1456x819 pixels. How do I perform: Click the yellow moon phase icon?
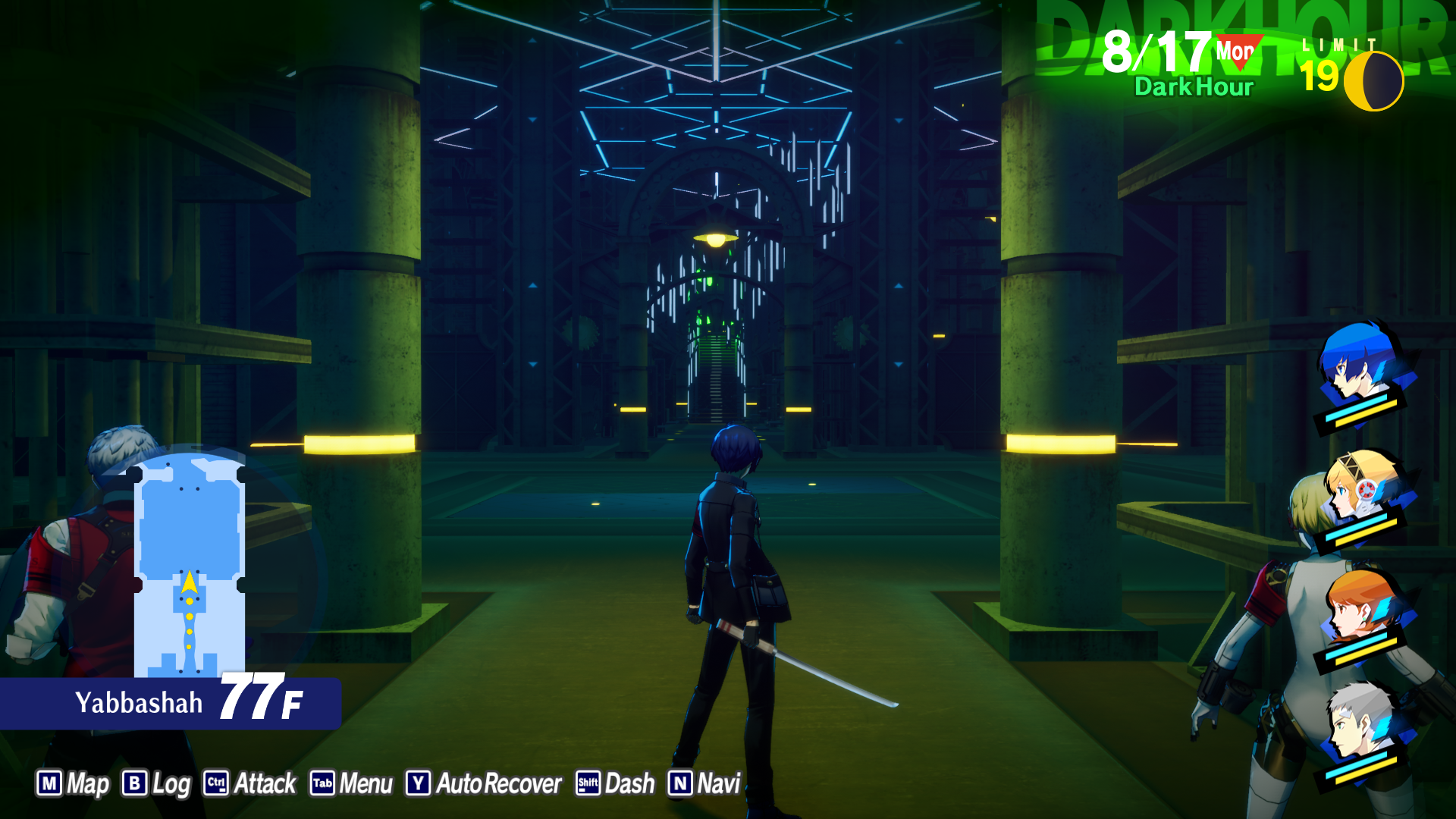coord(1373,80)
